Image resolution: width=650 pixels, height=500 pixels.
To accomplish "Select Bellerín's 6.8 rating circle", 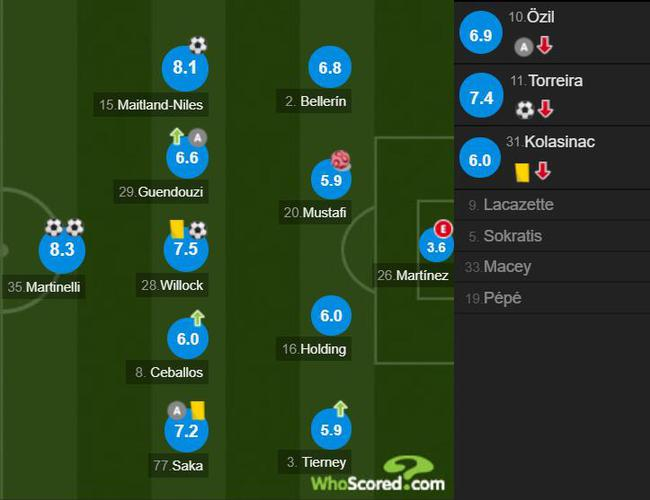I will [x=330, y=69].
